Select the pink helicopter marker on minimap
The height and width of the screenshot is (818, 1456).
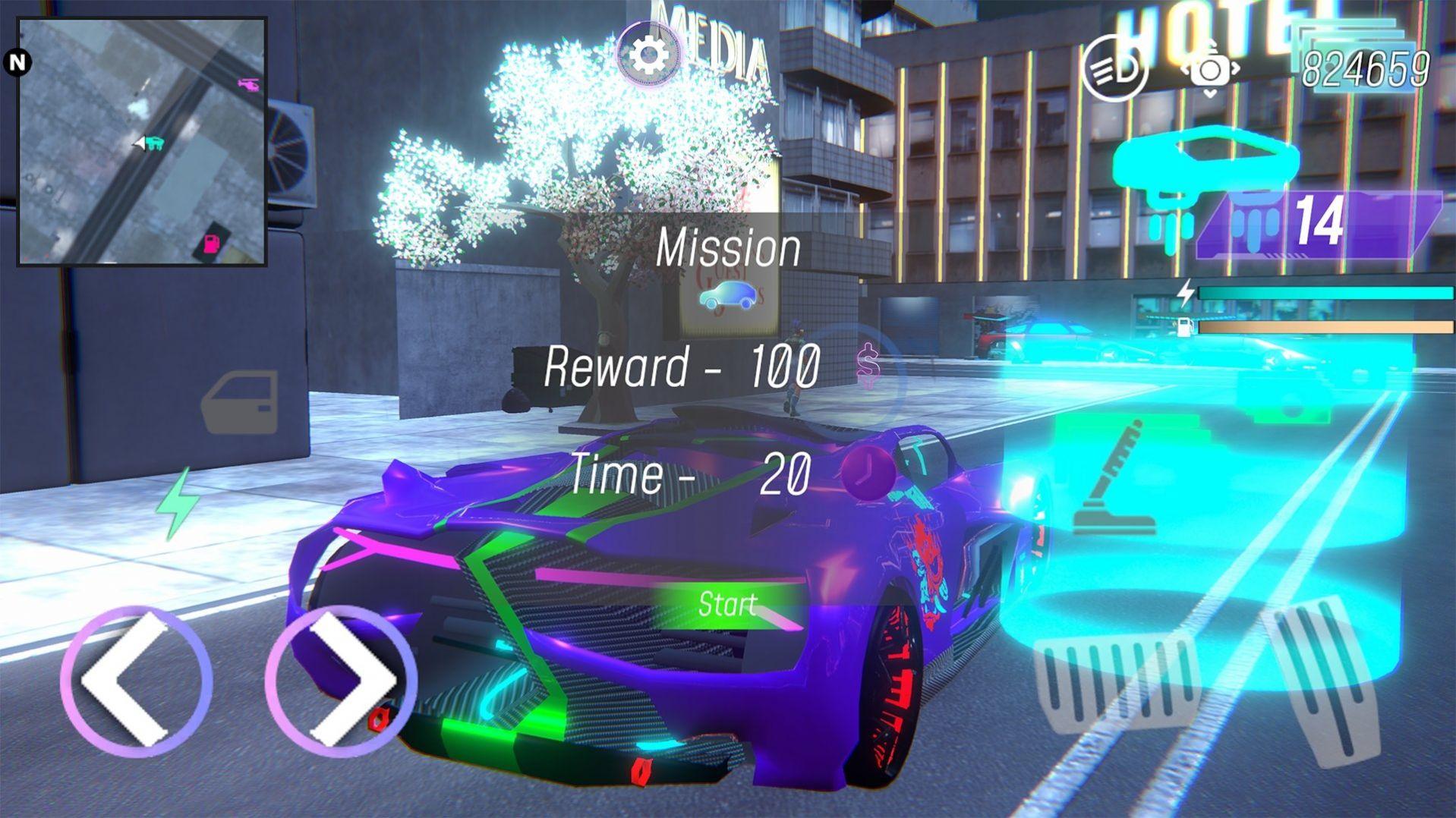[x=248, y=83]
